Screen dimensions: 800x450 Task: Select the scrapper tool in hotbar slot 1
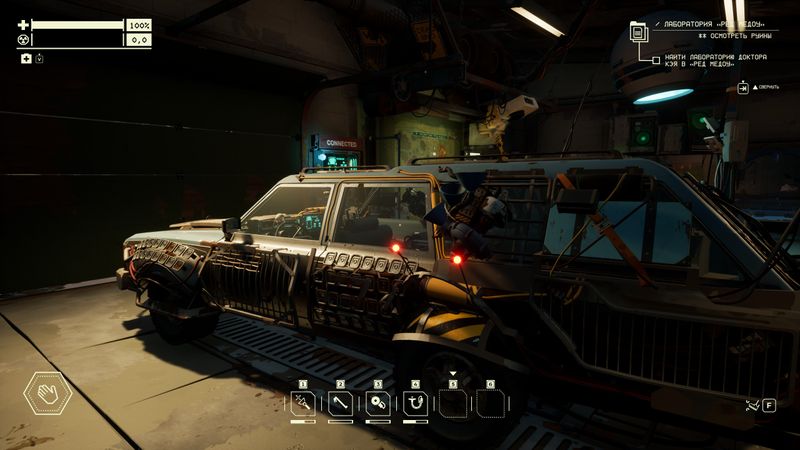(x=303, y=403)
